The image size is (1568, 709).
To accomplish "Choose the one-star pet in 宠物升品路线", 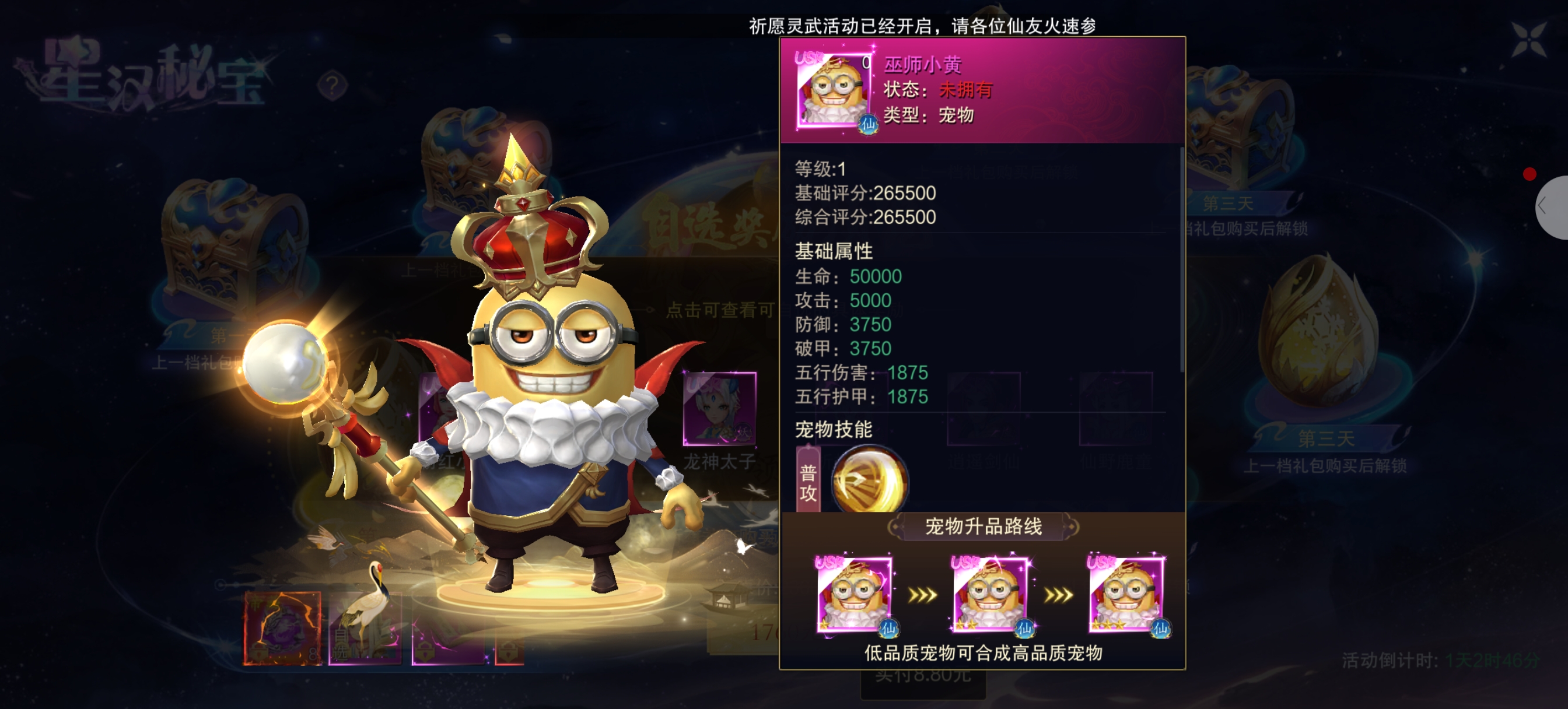I will [x=854, y=594].
